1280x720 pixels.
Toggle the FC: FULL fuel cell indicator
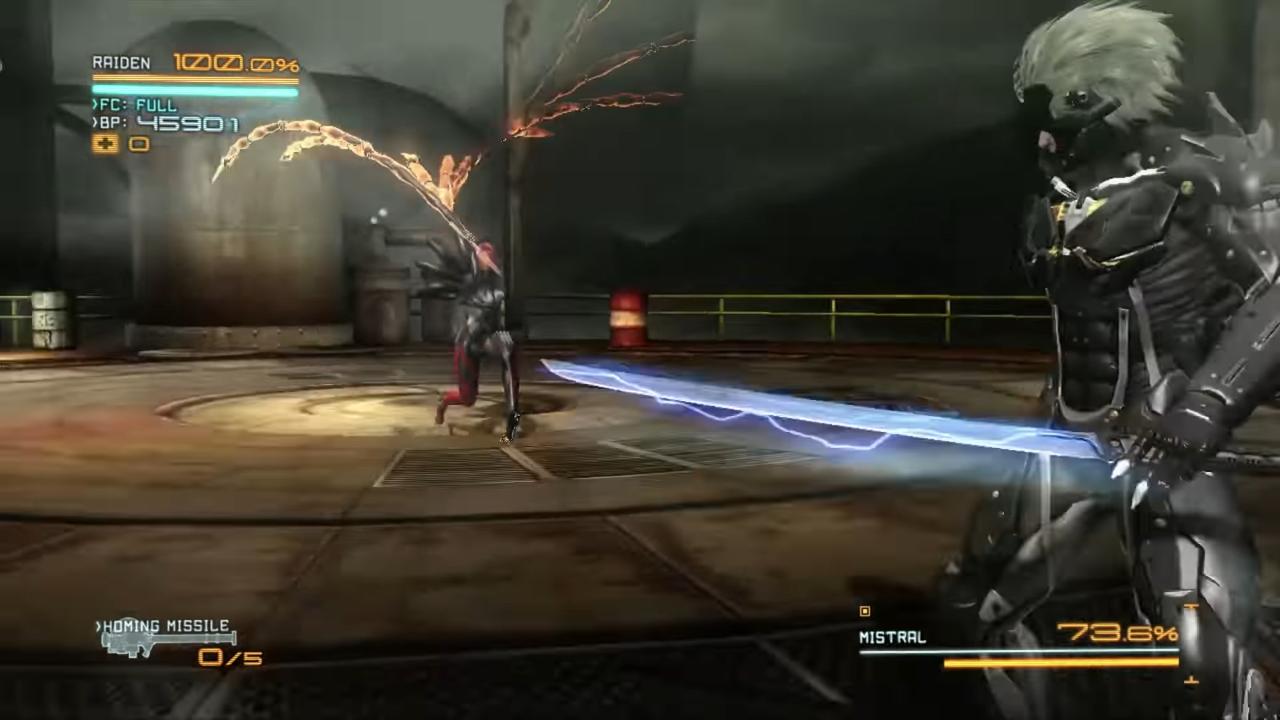tap(133, 105)
